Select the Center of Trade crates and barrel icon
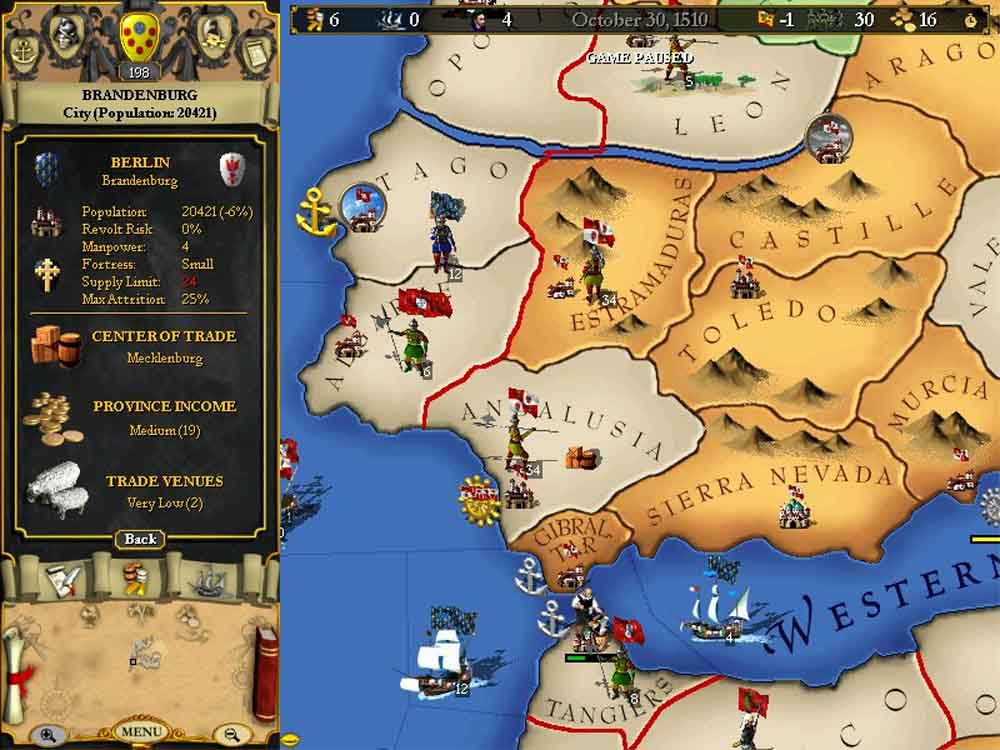Image resolution: width=1000 pixels, height=750 pixels. (55, 345)
